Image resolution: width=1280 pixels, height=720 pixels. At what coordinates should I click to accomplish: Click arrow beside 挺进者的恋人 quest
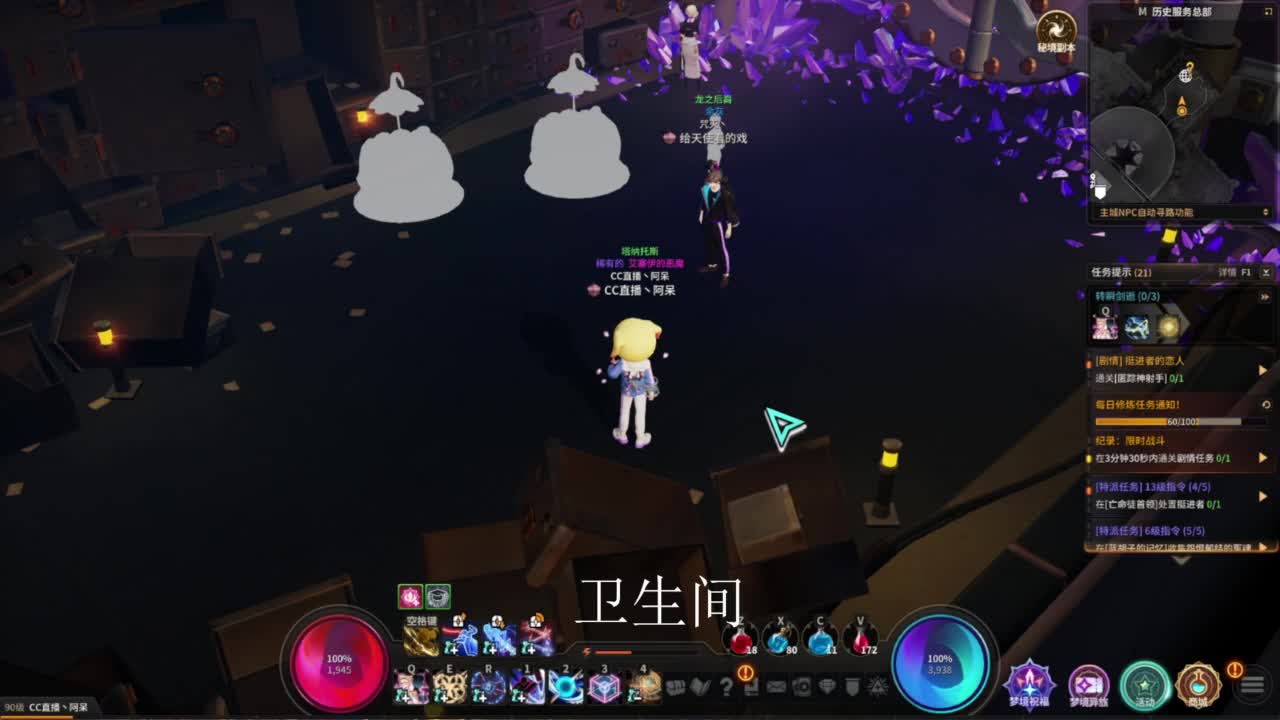click(1263, 369)
